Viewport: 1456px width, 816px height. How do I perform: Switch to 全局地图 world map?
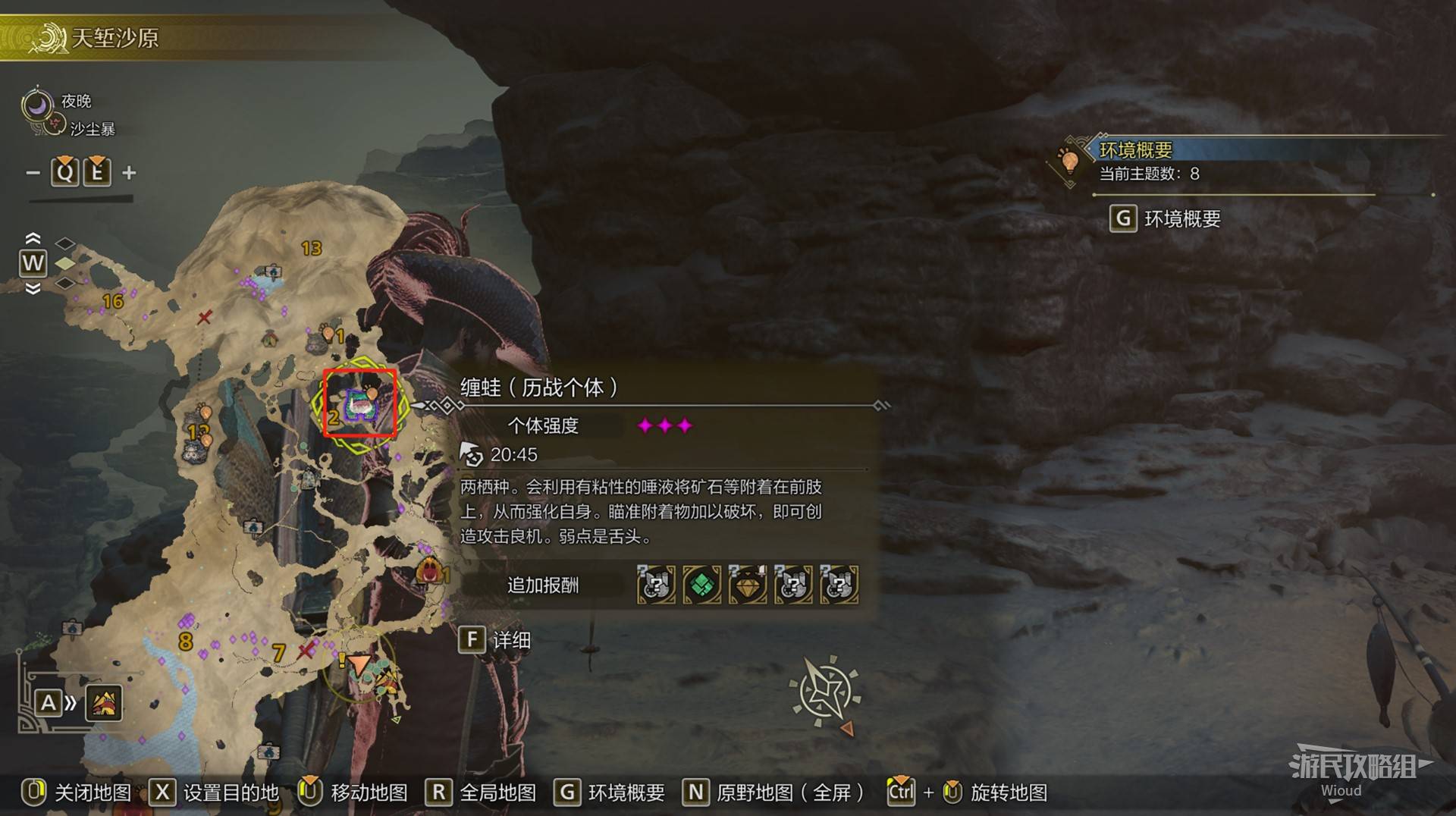pyautogui.click(x=481, y=792)
